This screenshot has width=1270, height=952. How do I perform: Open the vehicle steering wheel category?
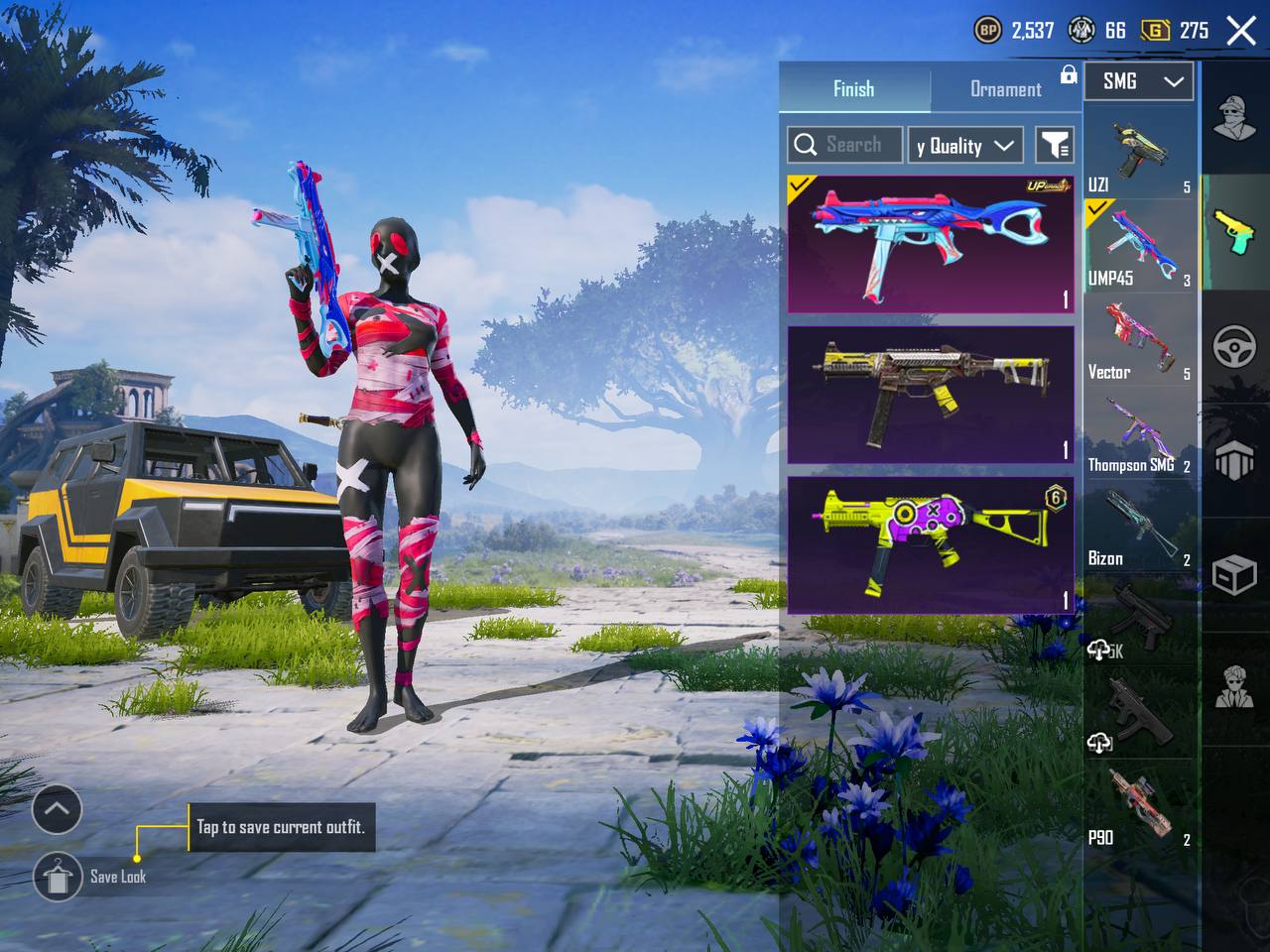tap(1235, 347)
